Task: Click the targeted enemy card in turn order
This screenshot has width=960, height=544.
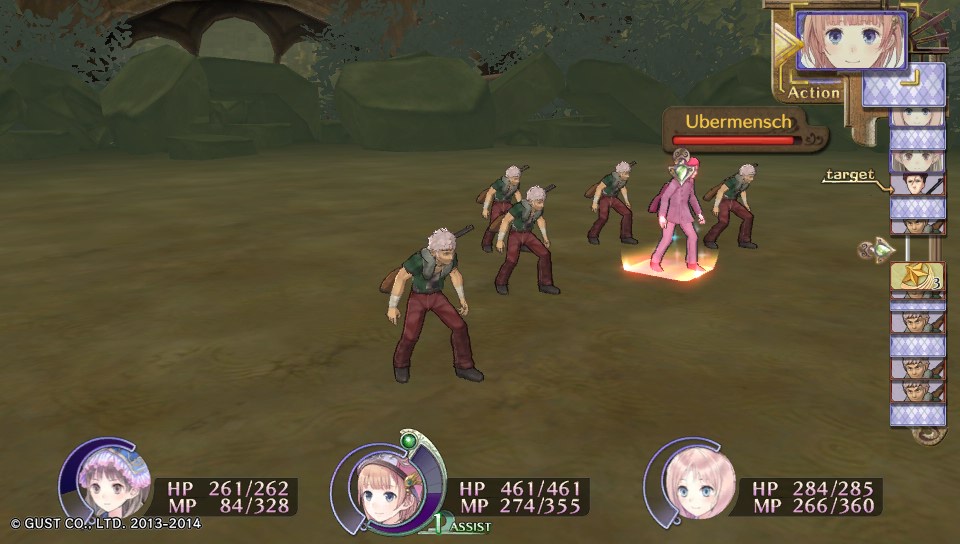Action: click(917, 183)
